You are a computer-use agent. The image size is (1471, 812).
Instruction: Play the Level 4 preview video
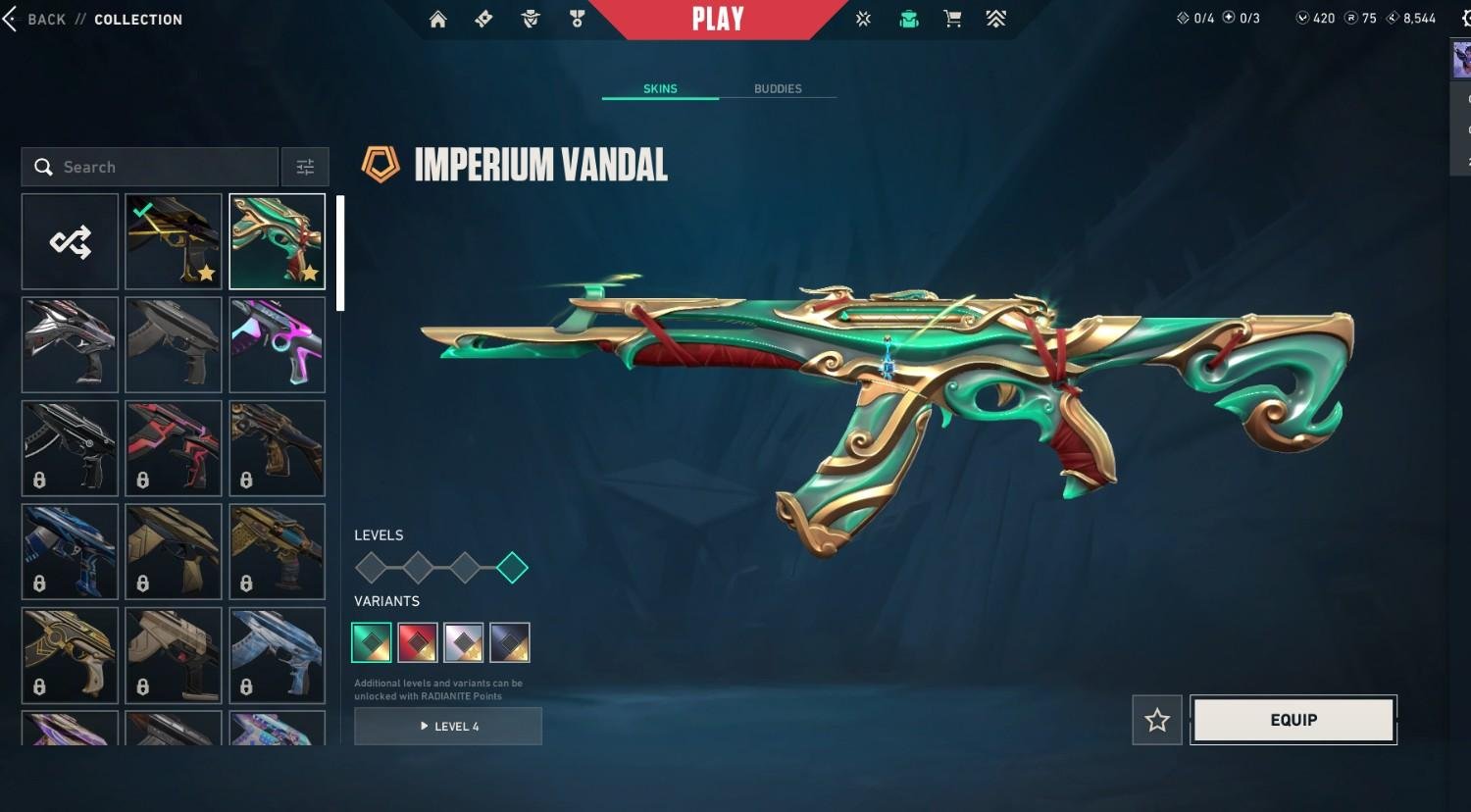(448, 727)
